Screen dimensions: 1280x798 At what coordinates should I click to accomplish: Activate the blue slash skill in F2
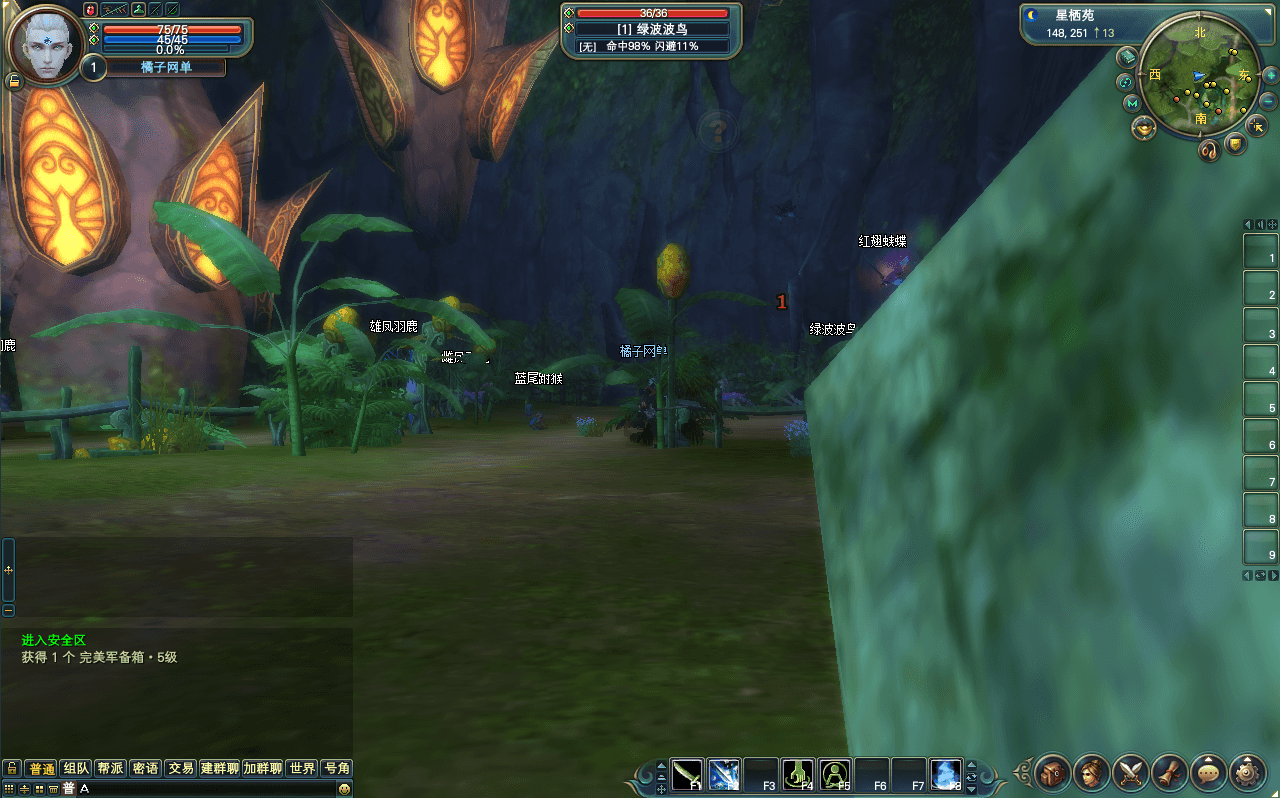(724, 775)
